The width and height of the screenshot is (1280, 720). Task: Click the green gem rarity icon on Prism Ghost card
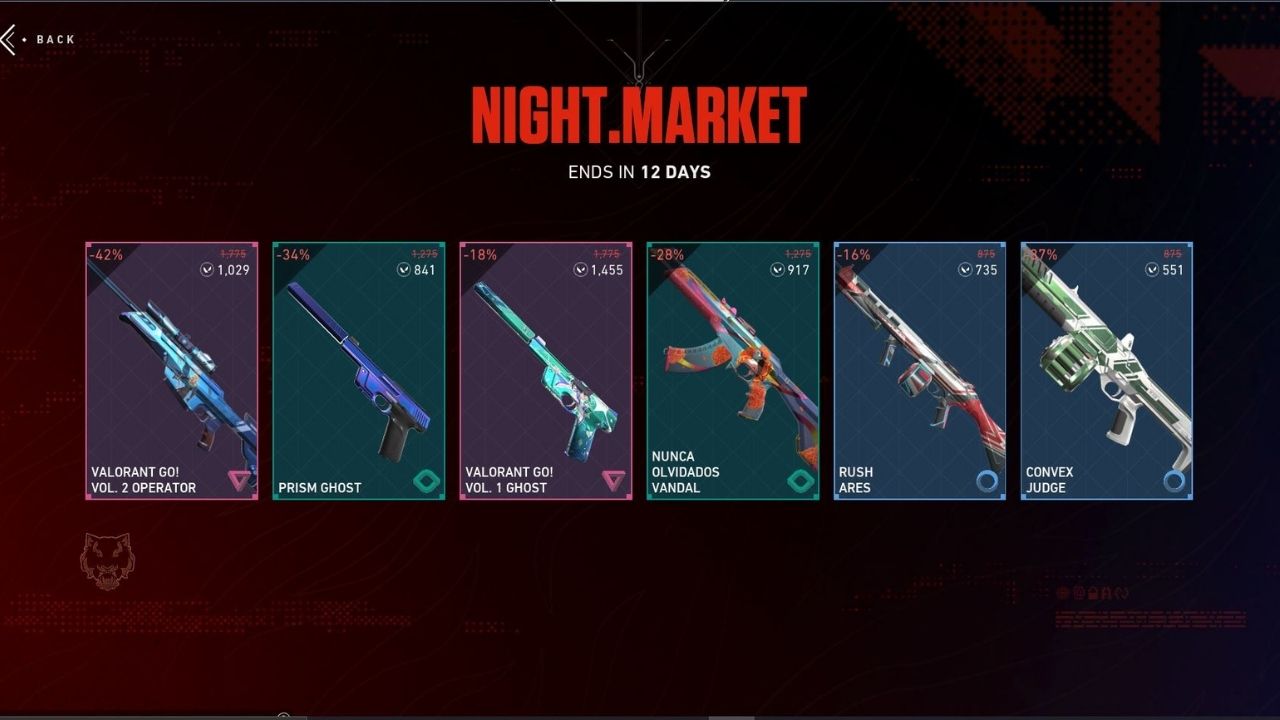(427, 481)
